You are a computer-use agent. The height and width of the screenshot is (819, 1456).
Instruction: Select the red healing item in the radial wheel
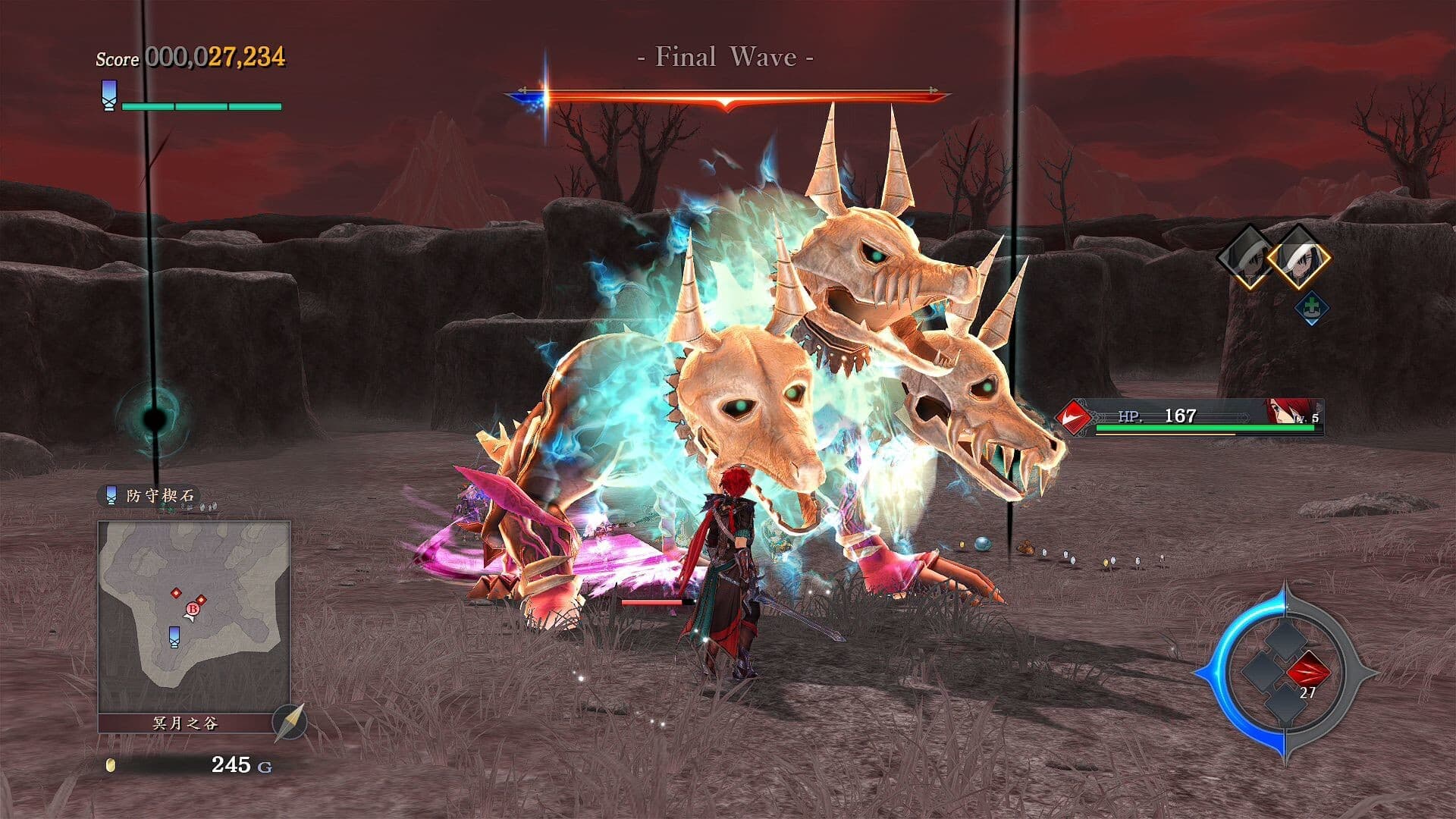coord(1308,673)
